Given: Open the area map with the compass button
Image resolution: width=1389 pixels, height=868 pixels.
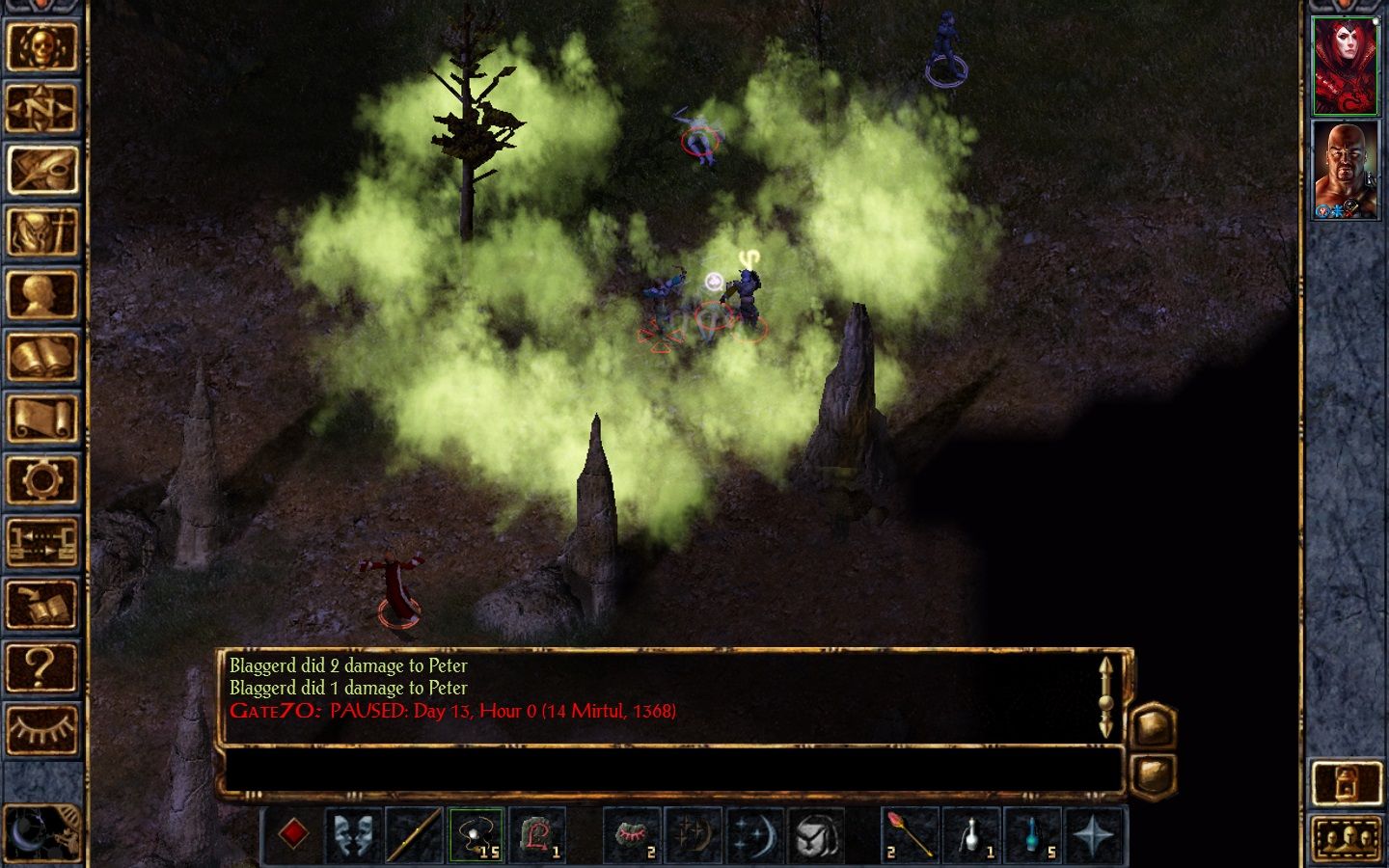Looking at the screenshot, I should click(41, 108).
